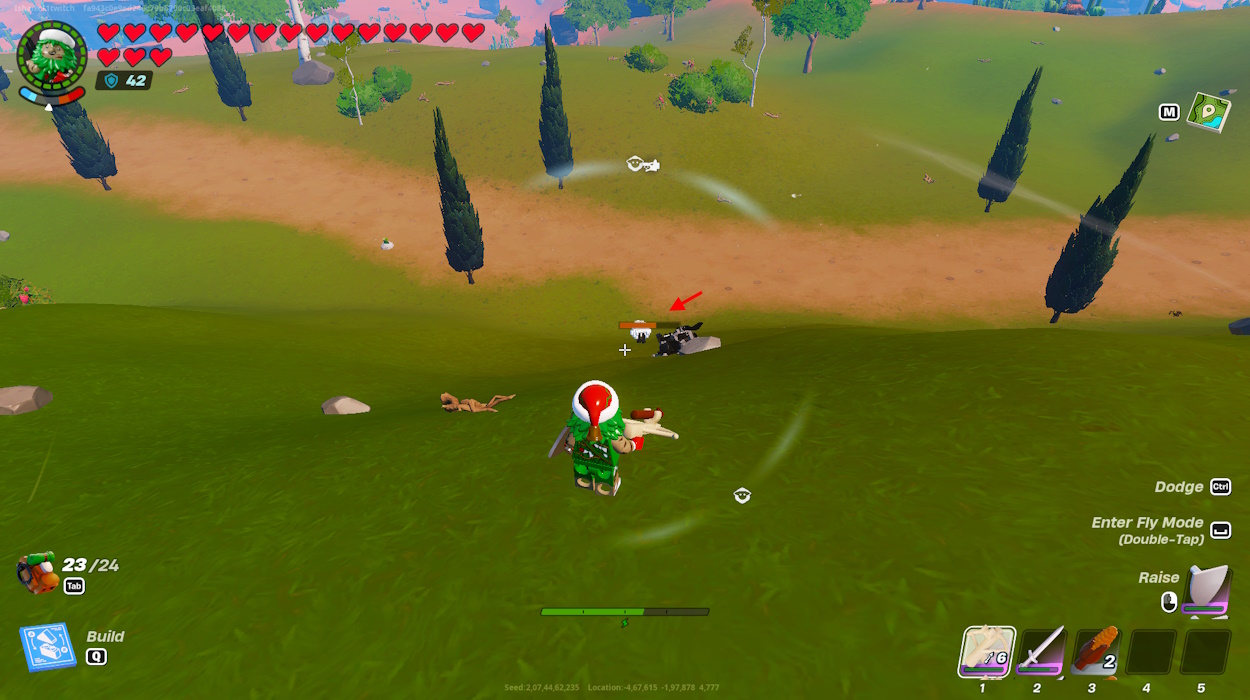Open the backpack inventory icon
Screen dimensions: 1250x700
[37, 572]
